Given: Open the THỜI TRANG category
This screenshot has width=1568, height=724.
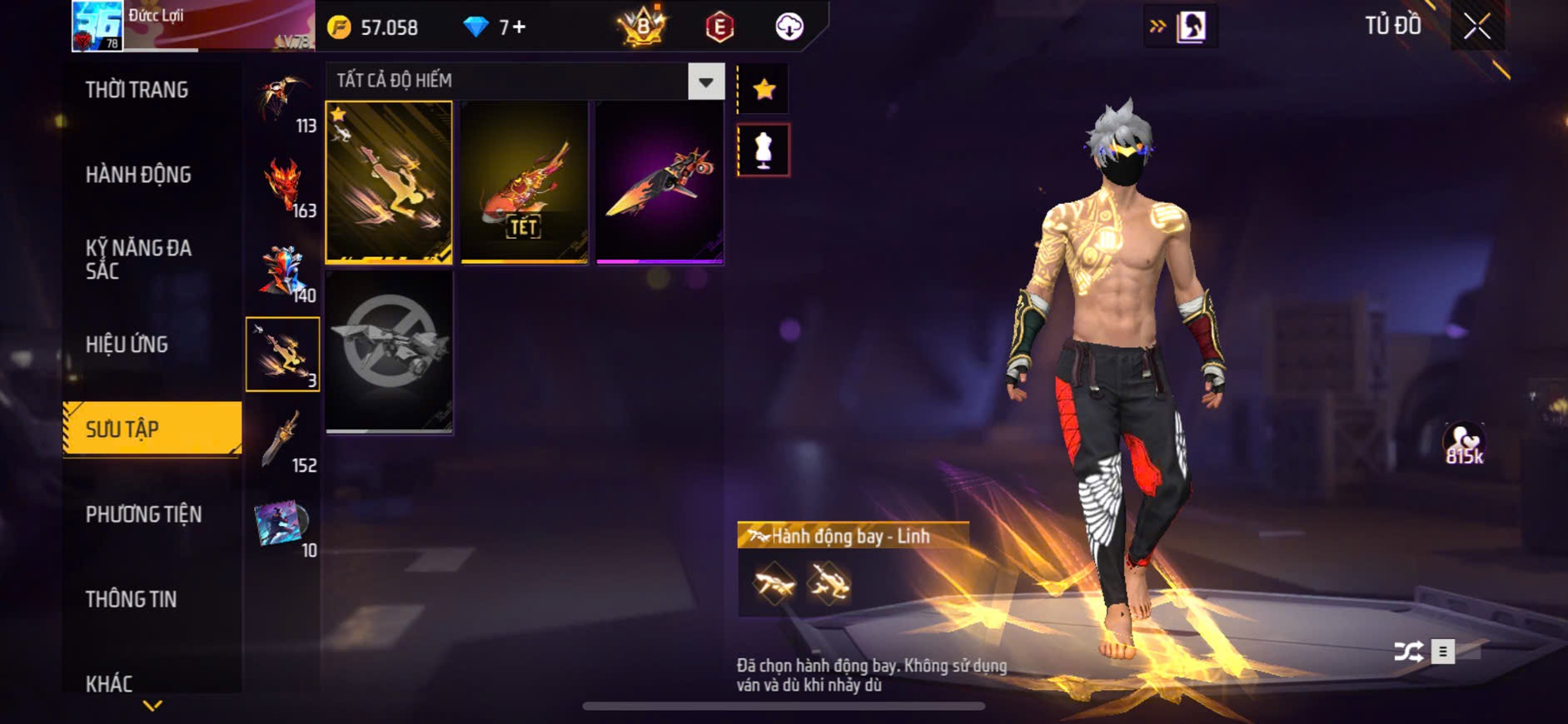Looking at the screenshot, I should (137, 90).
